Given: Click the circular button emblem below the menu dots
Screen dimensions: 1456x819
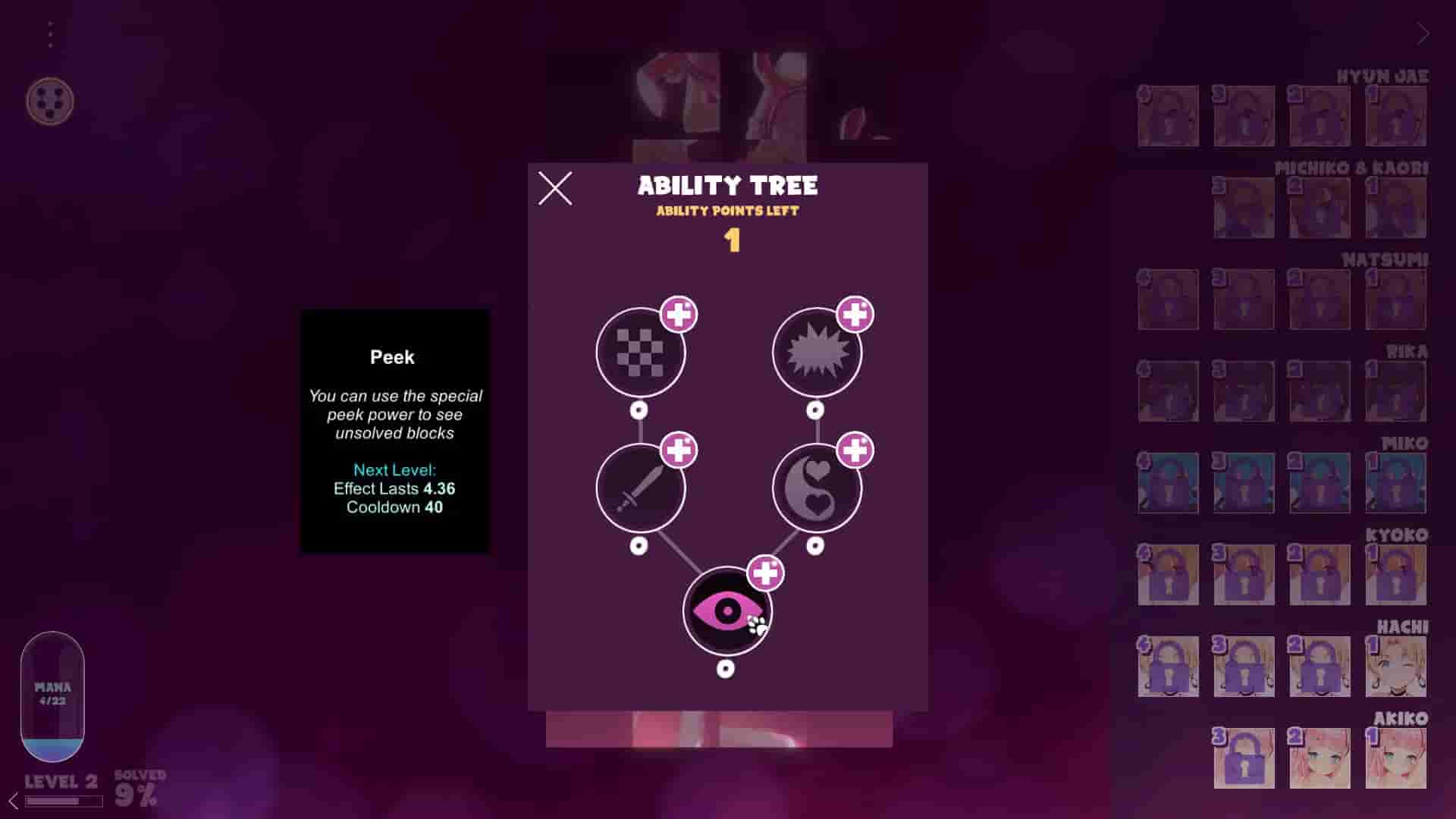Looking at the screenshot, I should [51, 102].
